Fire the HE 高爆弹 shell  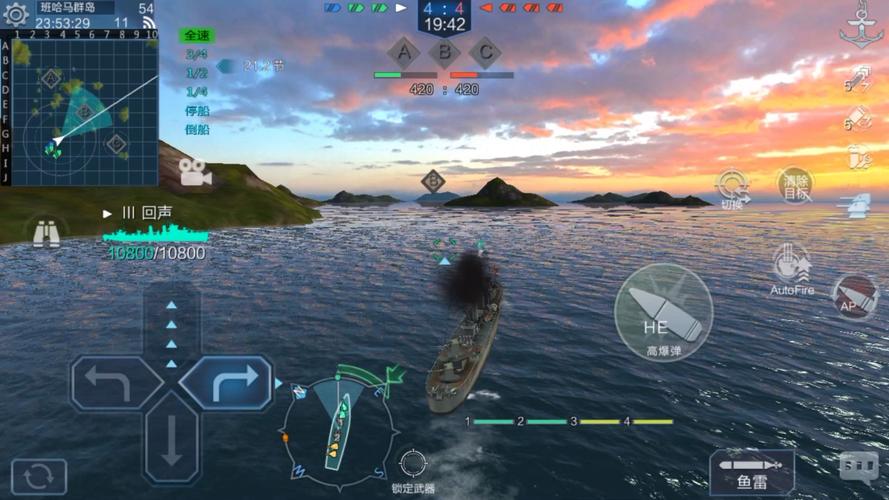[x=661, y=312]
